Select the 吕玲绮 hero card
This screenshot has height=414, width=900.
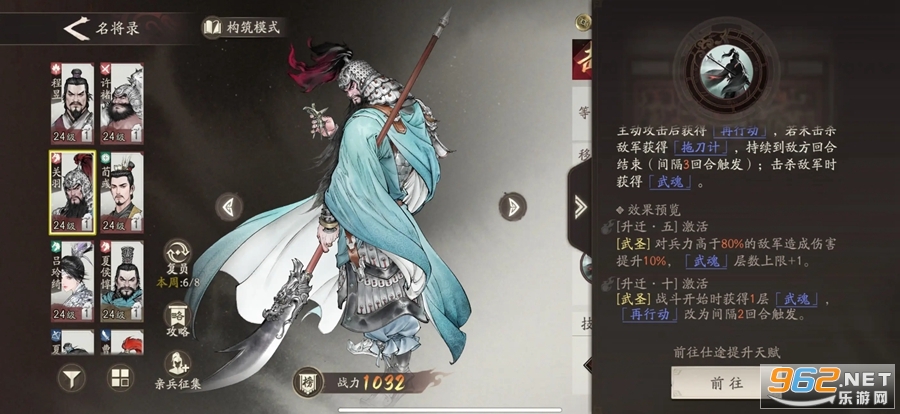click(72, 279)
